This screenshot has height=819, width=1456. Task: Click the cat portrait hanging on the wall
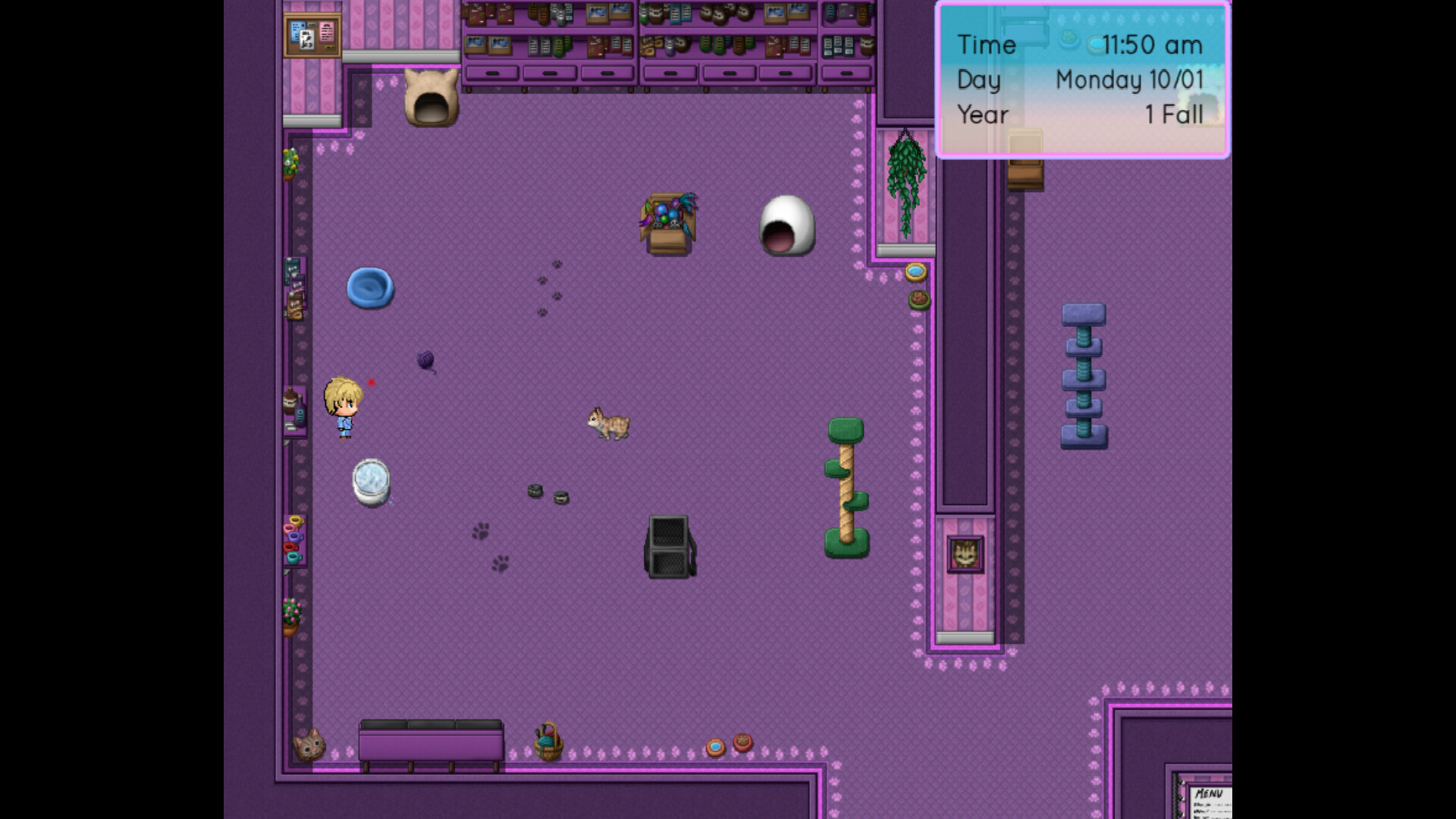pos(965,554)
